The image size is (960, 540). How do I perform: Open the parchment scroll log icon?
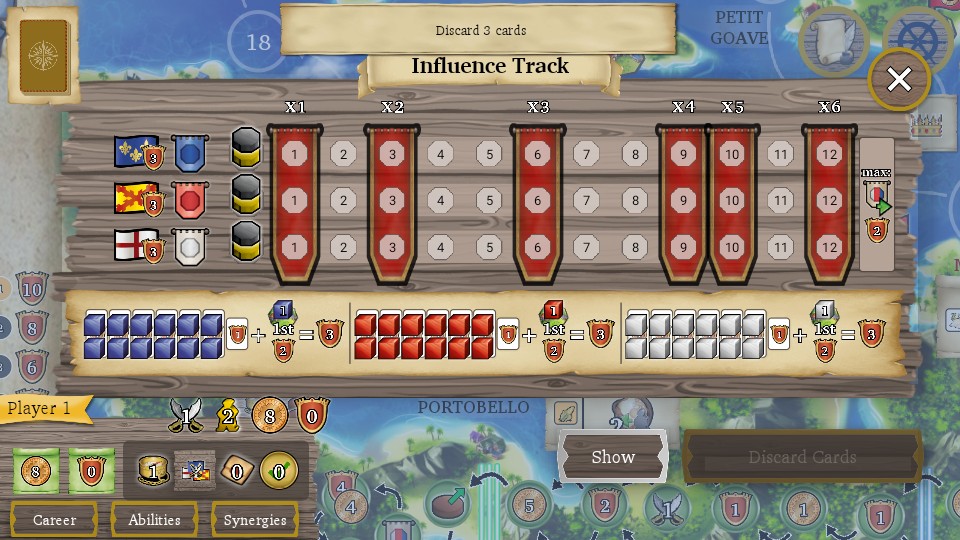[x=833, y=42]
